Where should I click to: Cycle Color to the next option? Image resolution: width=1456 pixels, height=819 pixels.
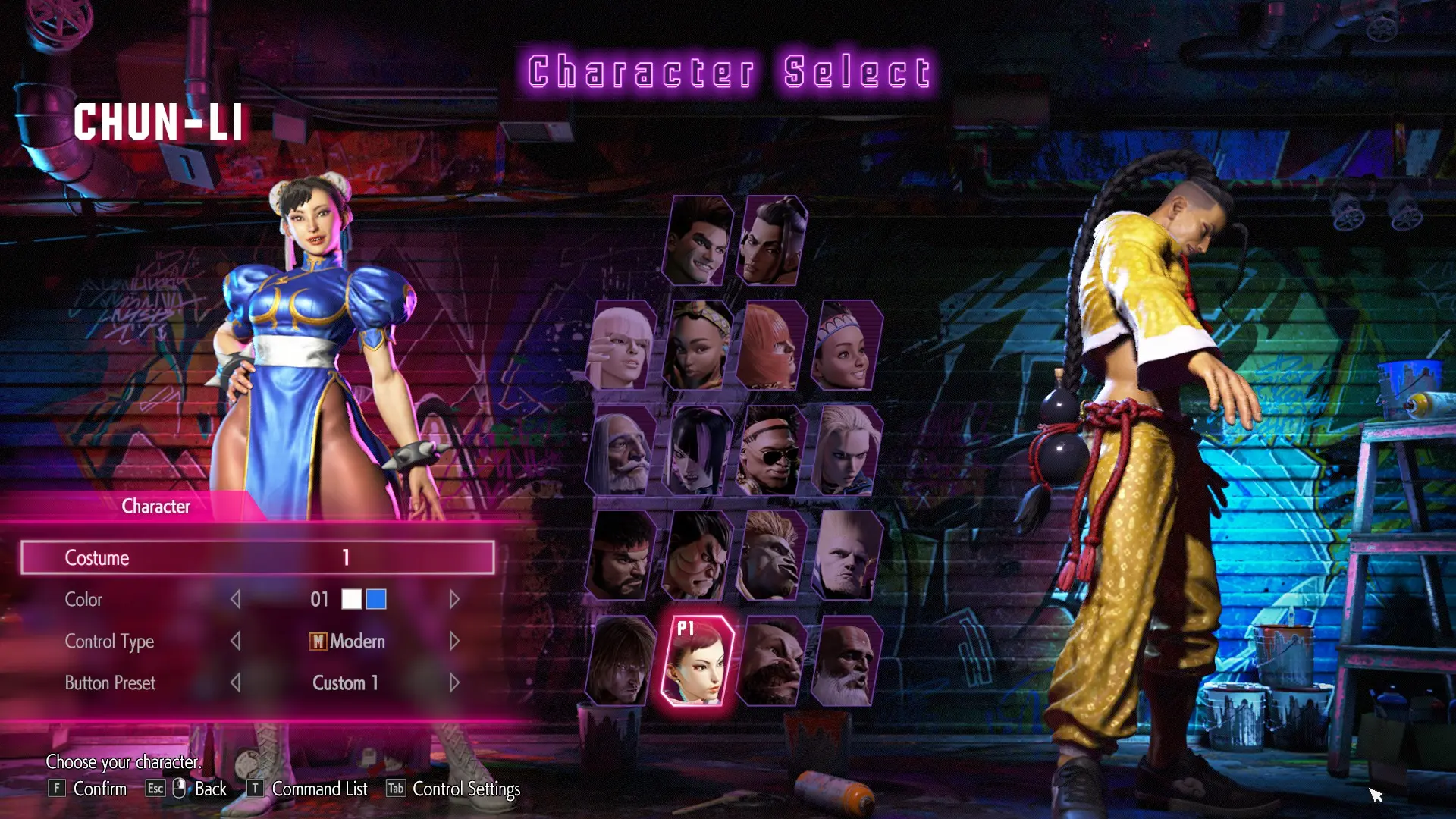pos(454,600)
